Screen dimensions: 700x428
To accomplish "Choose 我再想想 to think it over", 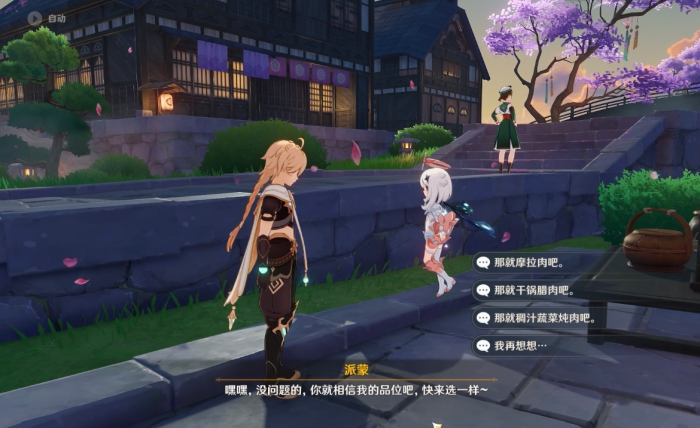I will click(x=520, y=346).
